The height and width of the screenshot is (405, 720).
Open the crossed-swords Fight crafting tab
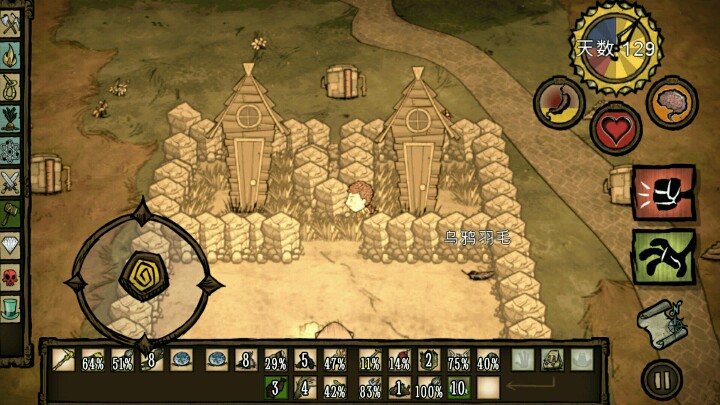pos(11,182)
